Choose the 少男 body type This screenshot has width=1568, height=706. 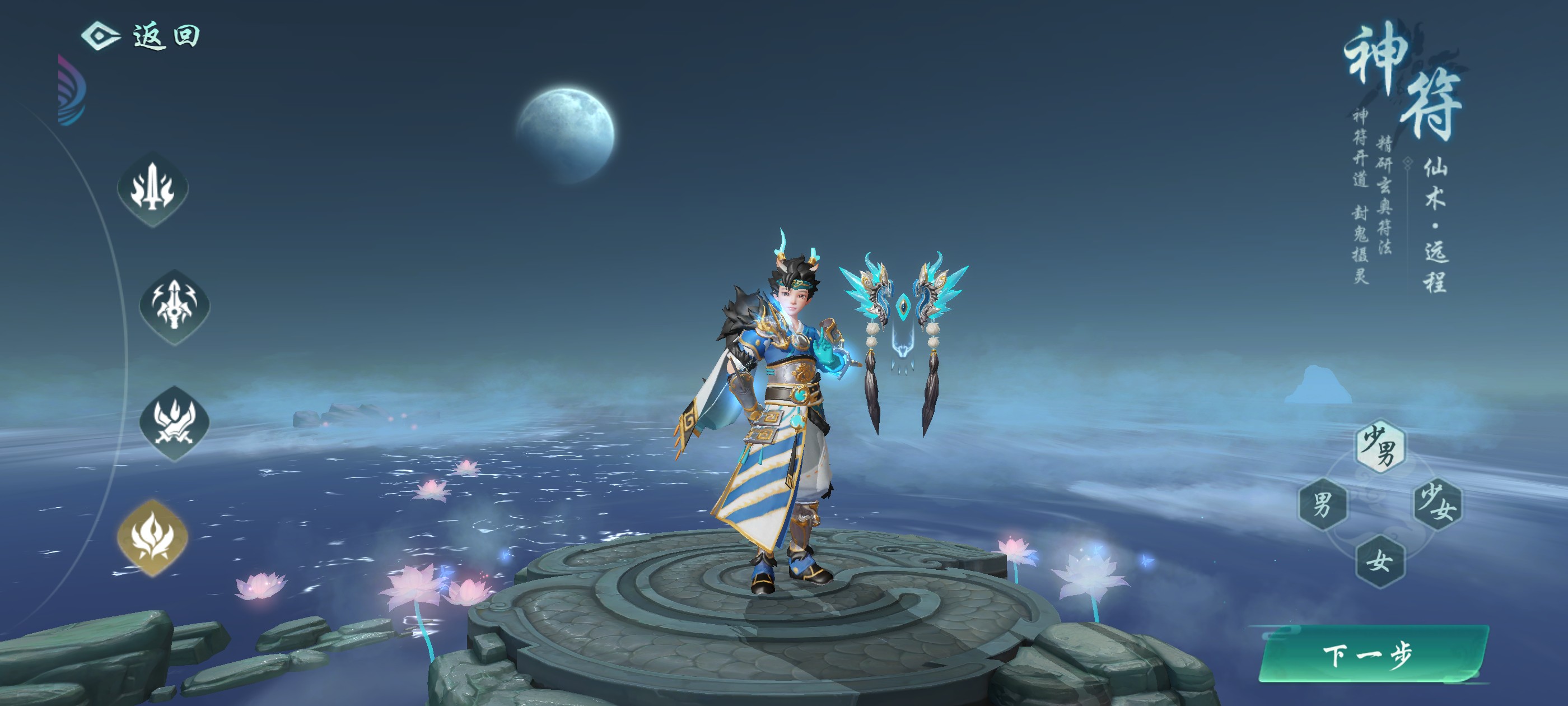tap(1380, 447)
